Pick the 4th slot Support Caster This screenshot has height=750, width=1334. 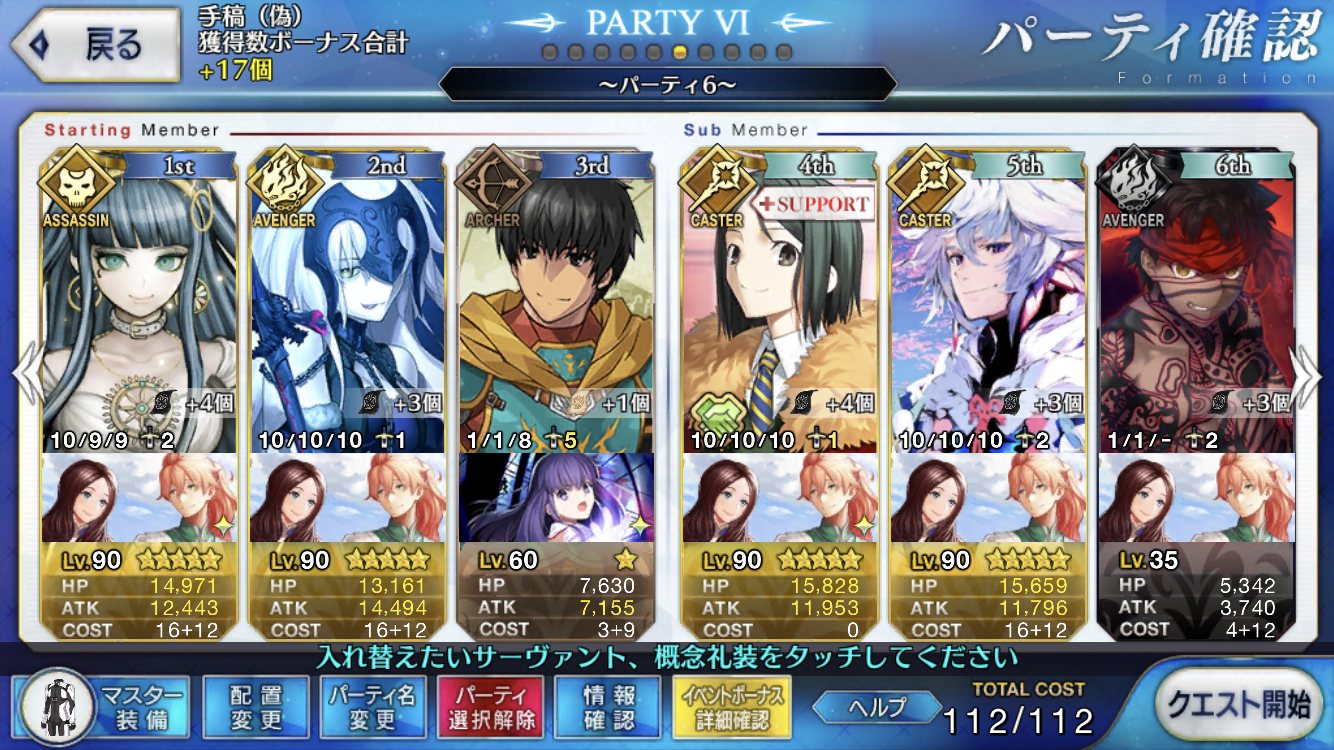click(780, 300)
